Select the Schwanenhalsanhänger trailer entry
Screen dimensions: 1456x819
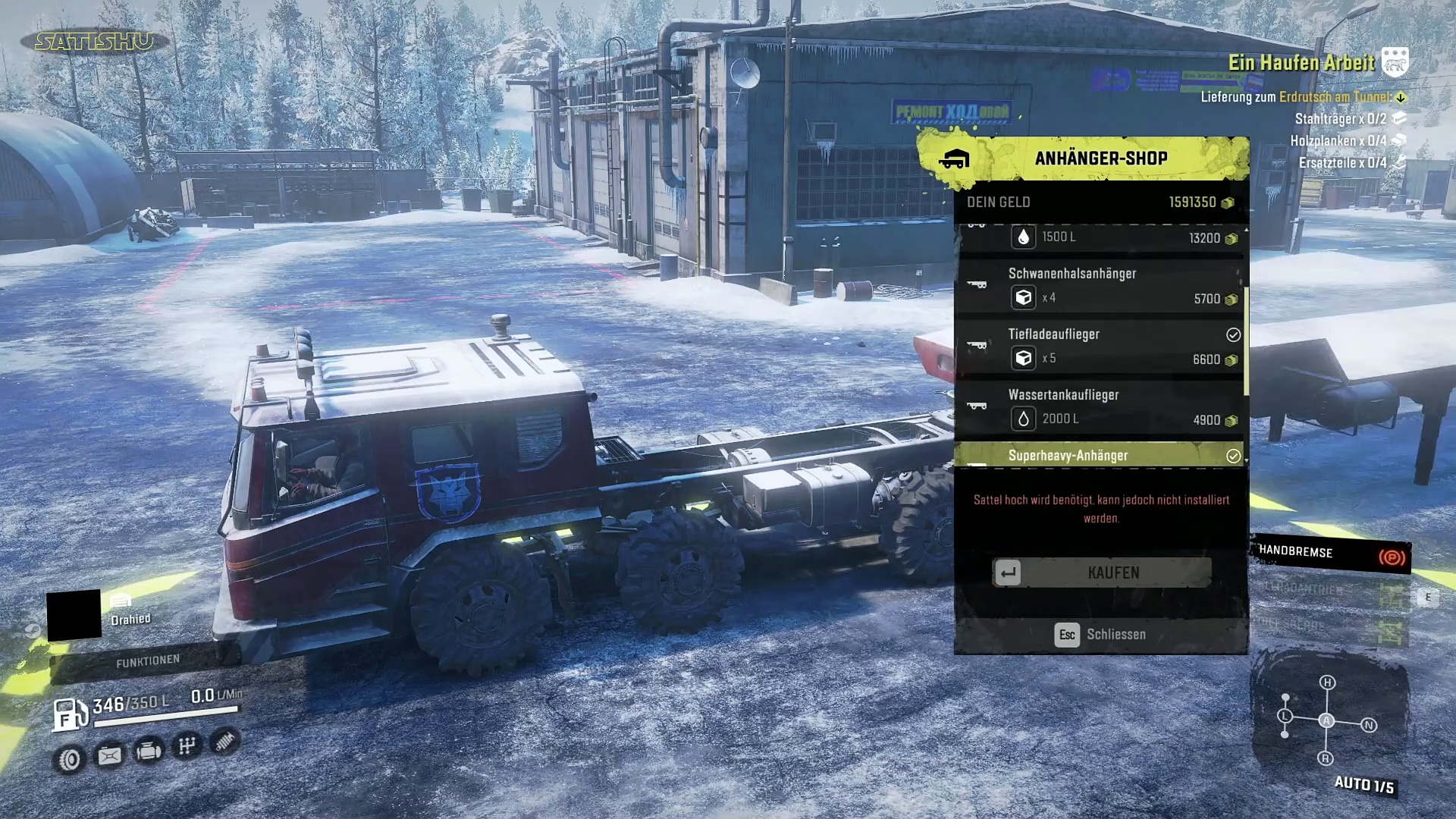[x=1100, y=286]
